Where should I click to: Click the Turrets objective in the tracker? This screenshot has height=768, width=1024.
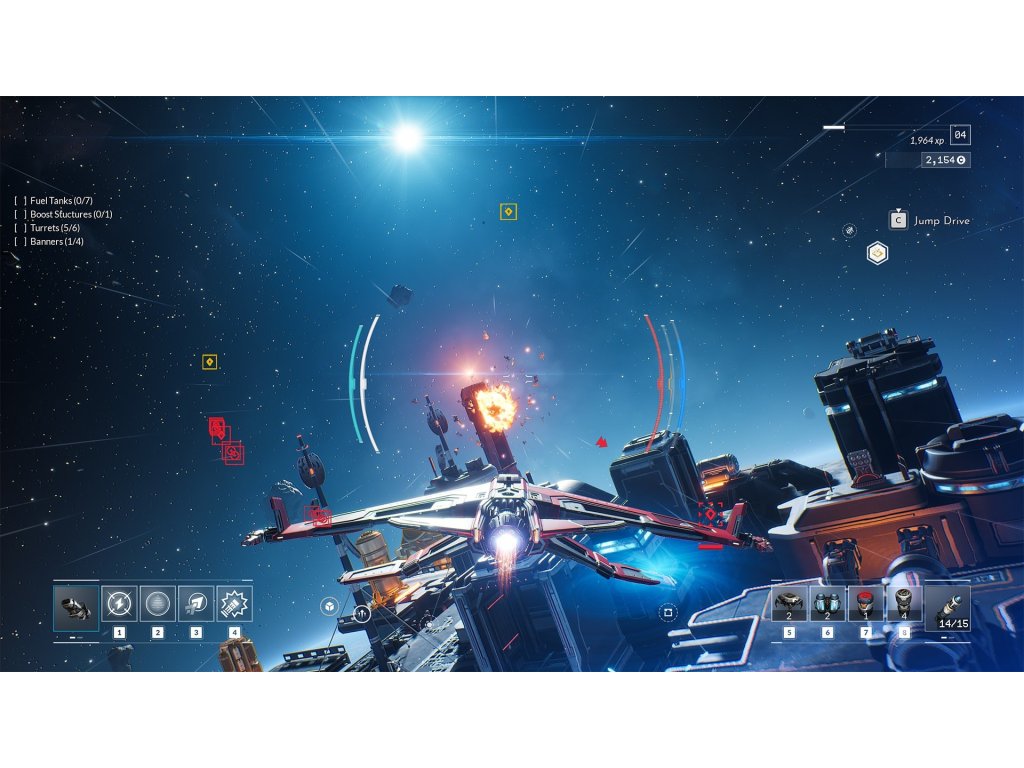tap(55, 228)
